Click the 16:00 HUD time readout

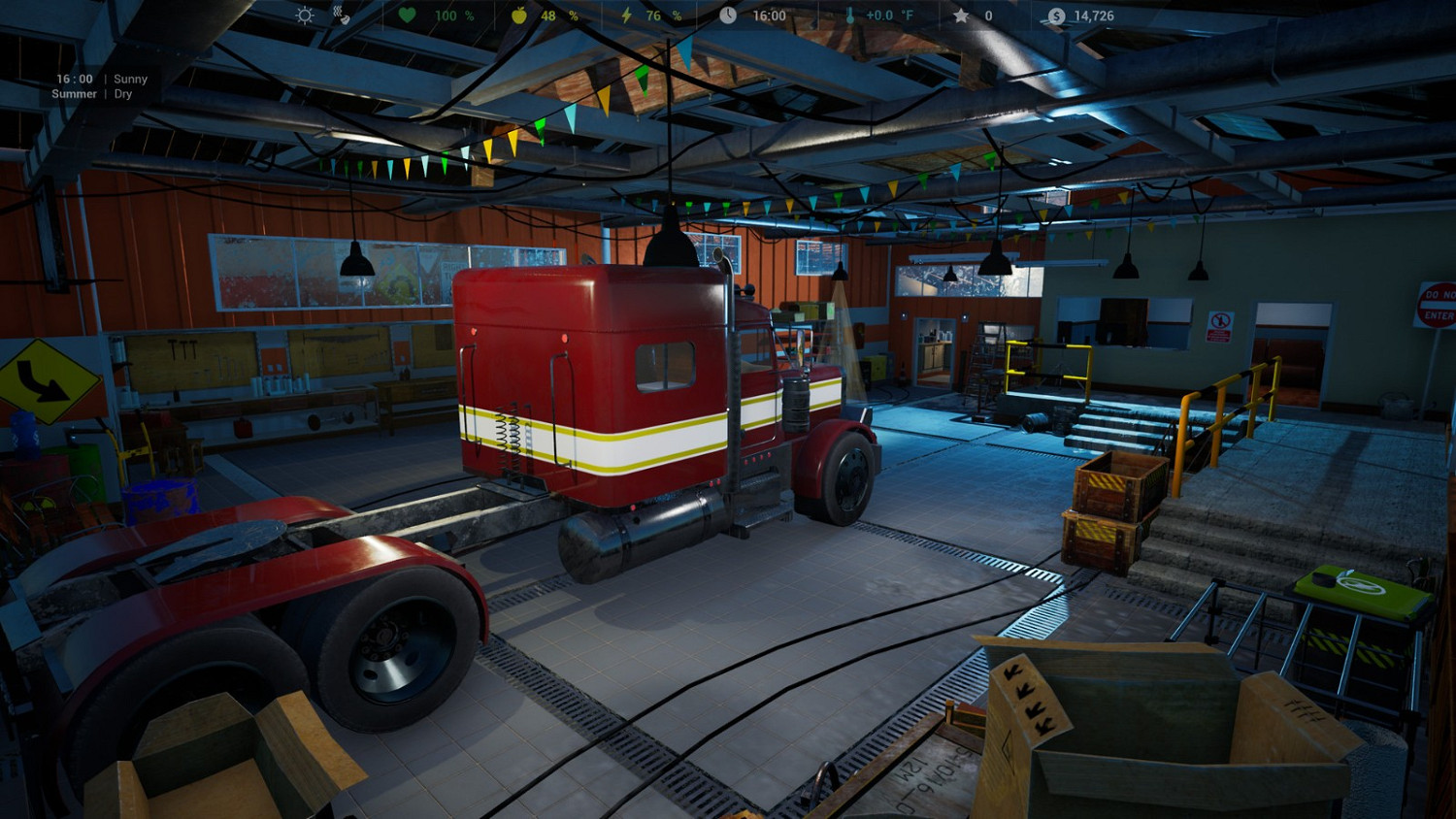(x=769, y=16)
